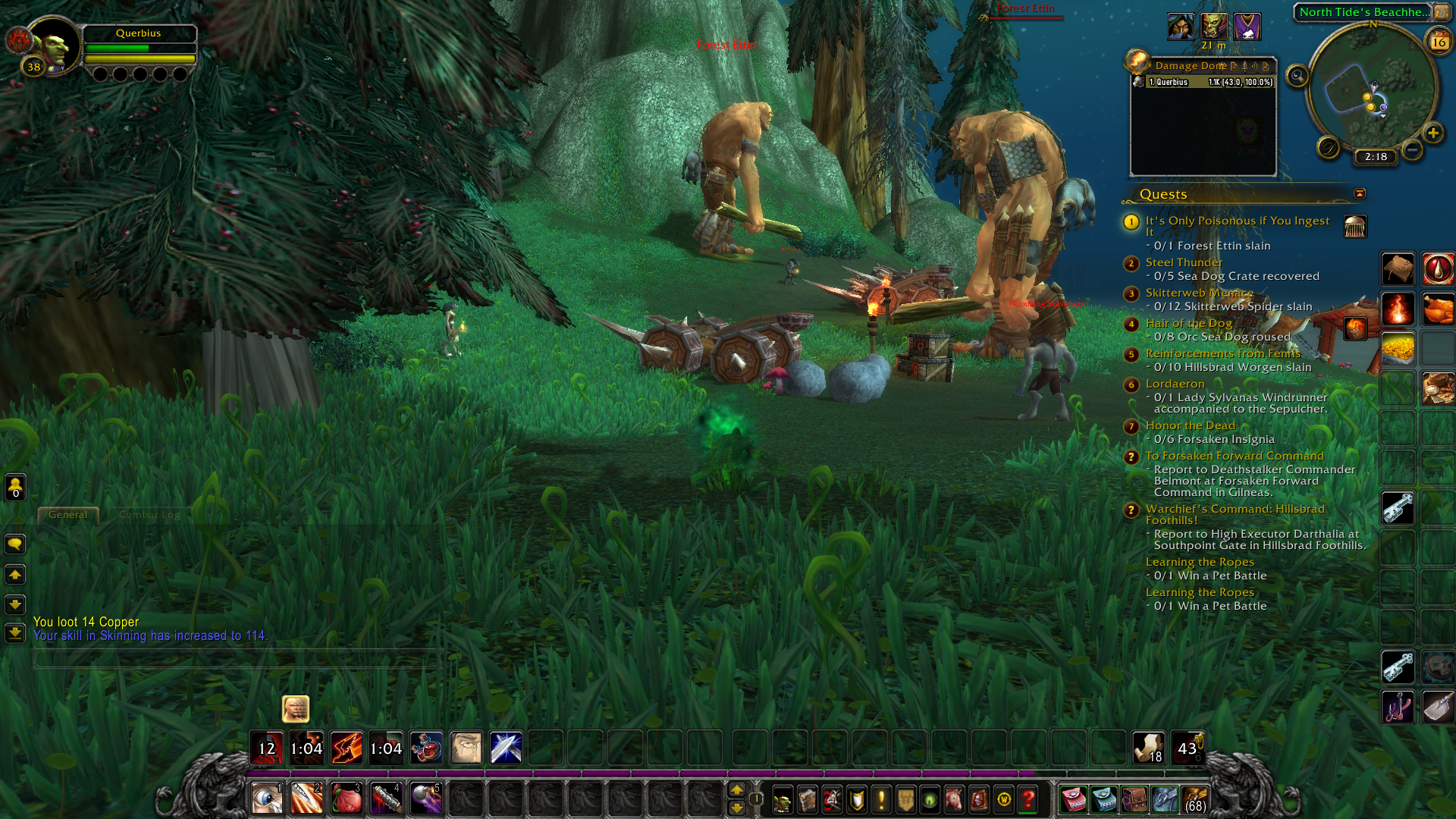Use the gold coin pile icon on side bar

1398,349
